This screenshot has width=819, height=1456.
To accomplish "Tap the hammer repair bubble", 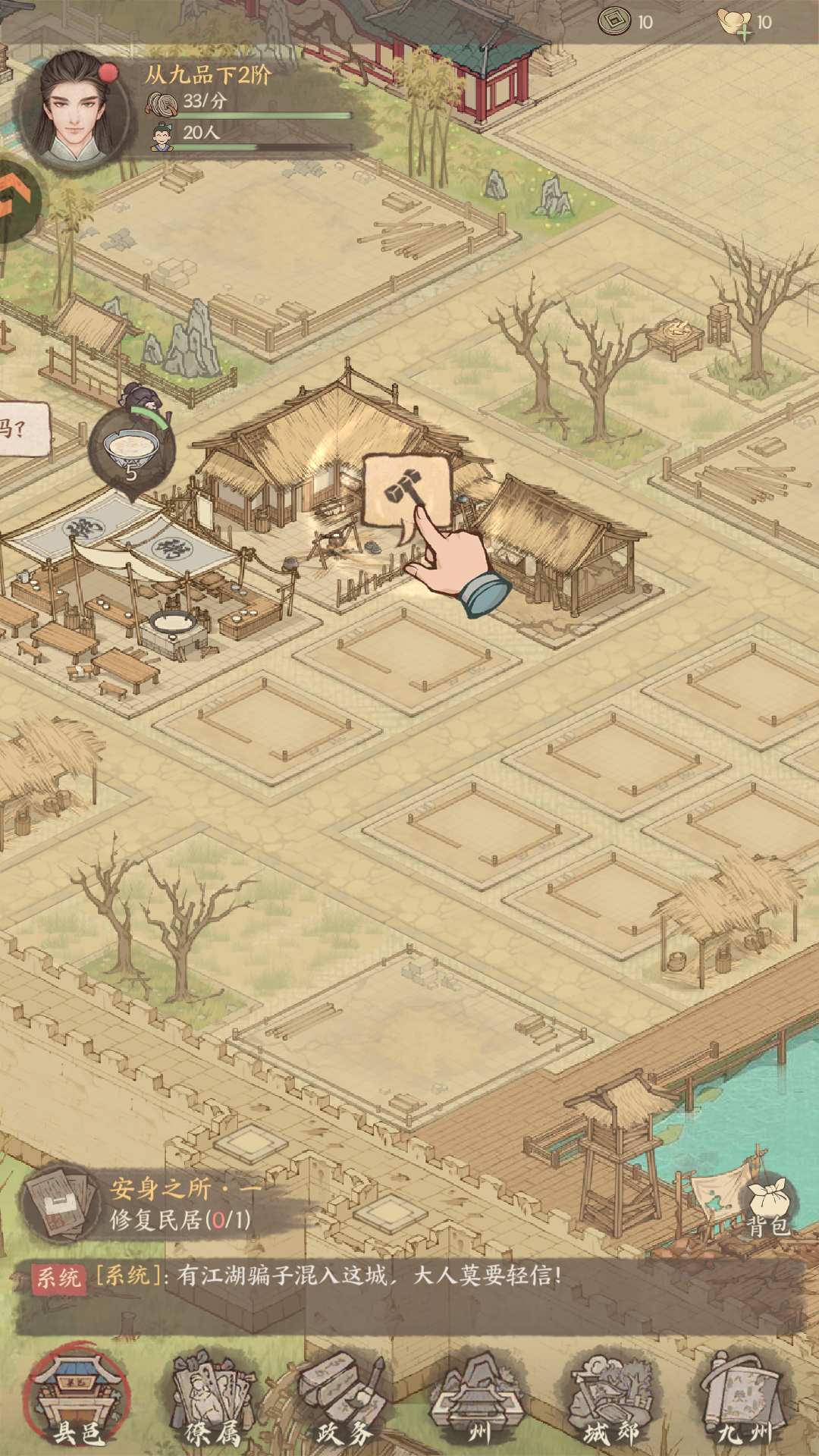I will click(407, 491).
